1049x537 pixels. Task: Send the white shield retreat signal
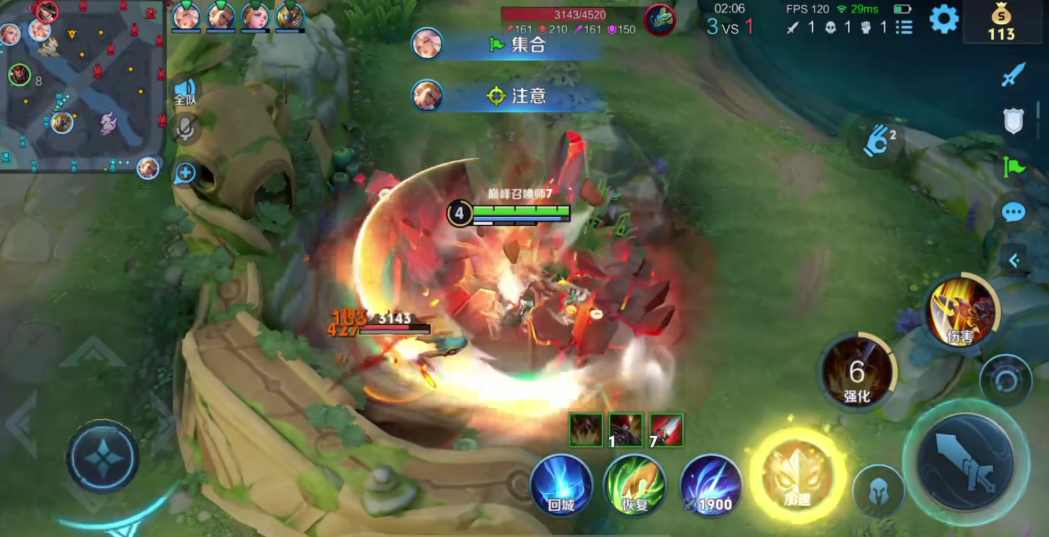(1014, 121)
